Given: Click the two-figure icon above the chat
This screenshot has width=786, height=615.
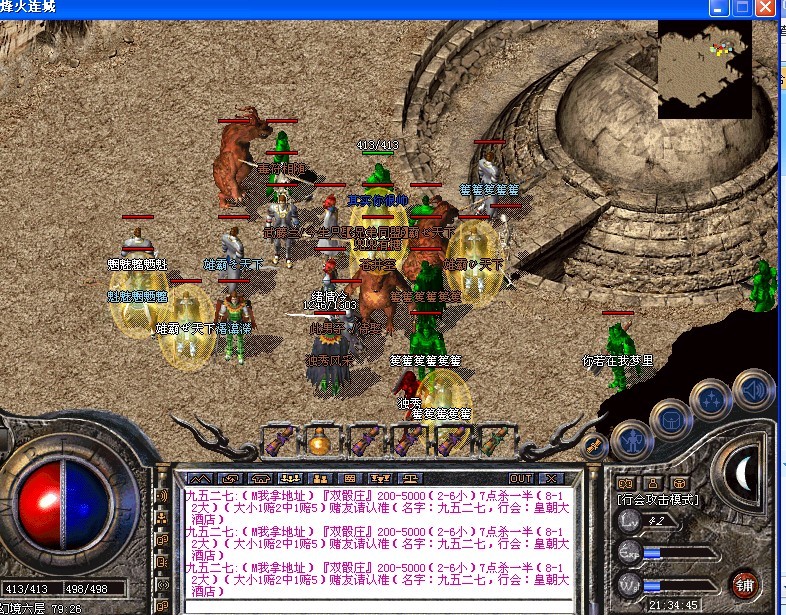Looking at the screenshot, I should (320, 479).
